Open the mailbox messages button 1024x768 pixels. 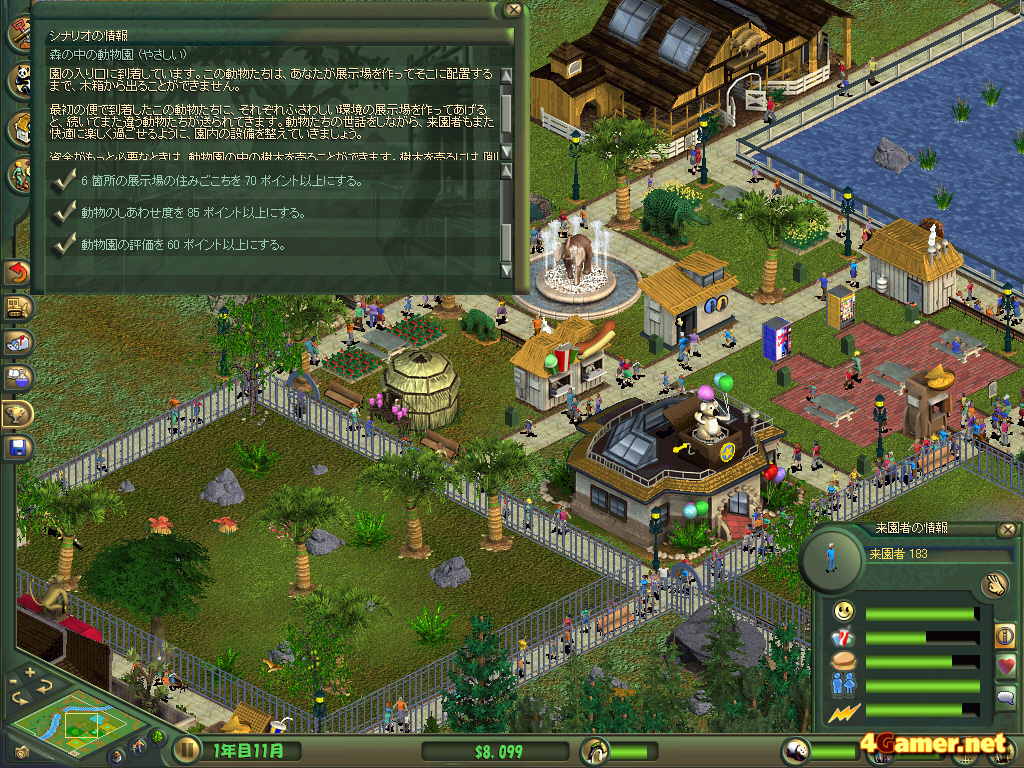pos(17,342)
